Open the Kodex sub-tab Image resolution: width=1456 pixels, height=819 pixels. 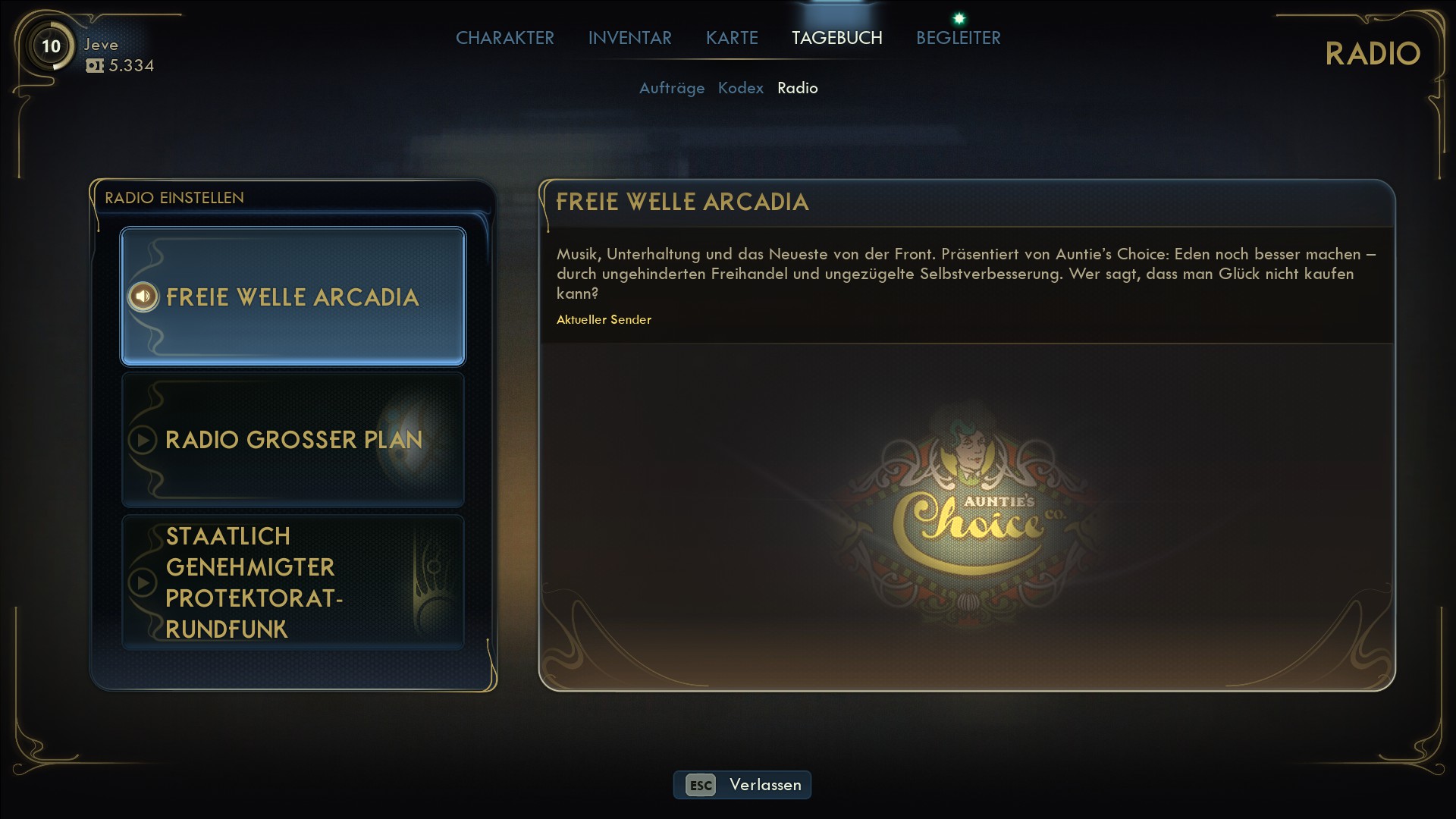(x=740, y=88)
